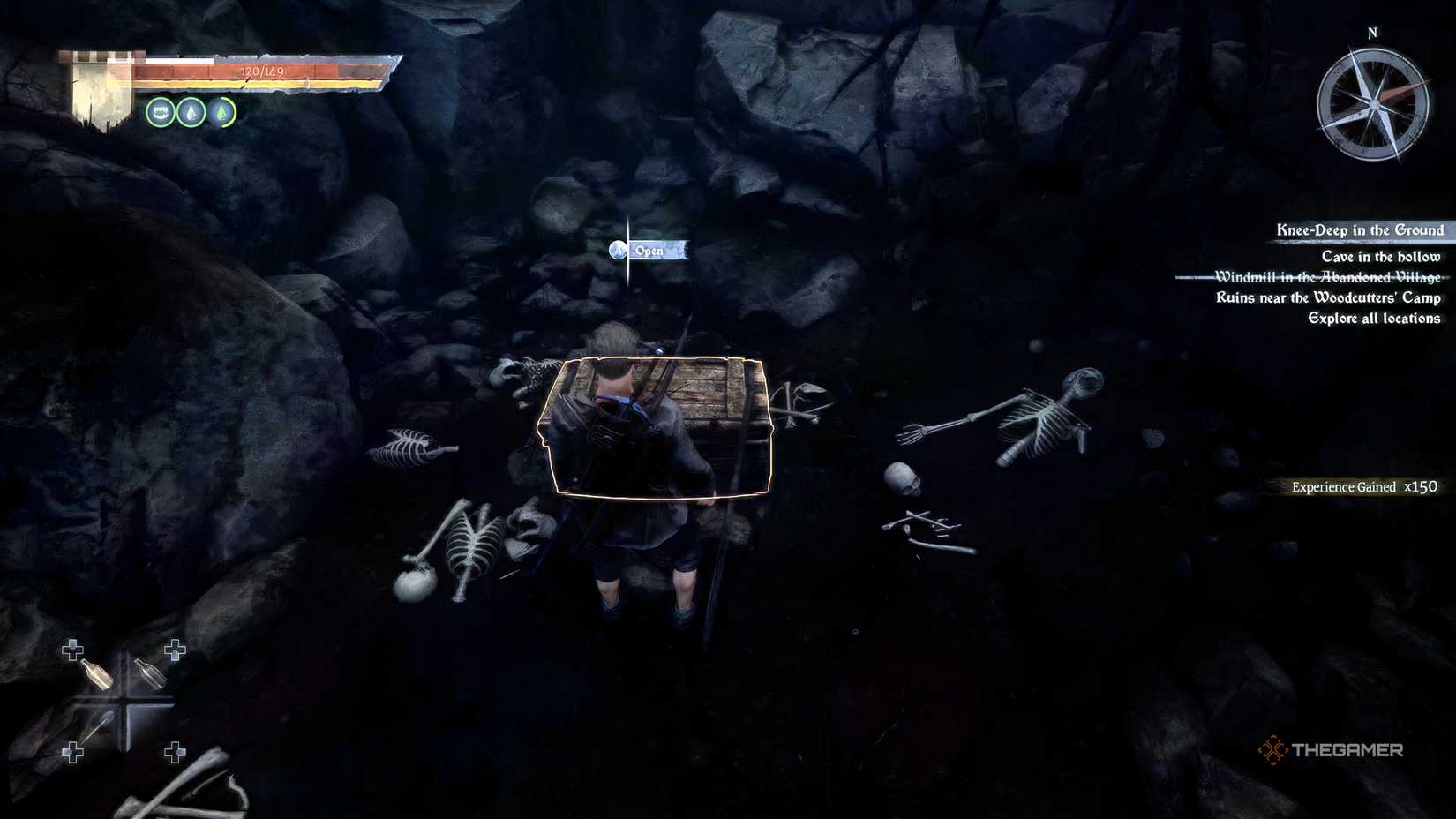This screenshot has width=1456, height=819.
Task: Click the middle arrowhead buff icon
Action: tap(191, 113)
